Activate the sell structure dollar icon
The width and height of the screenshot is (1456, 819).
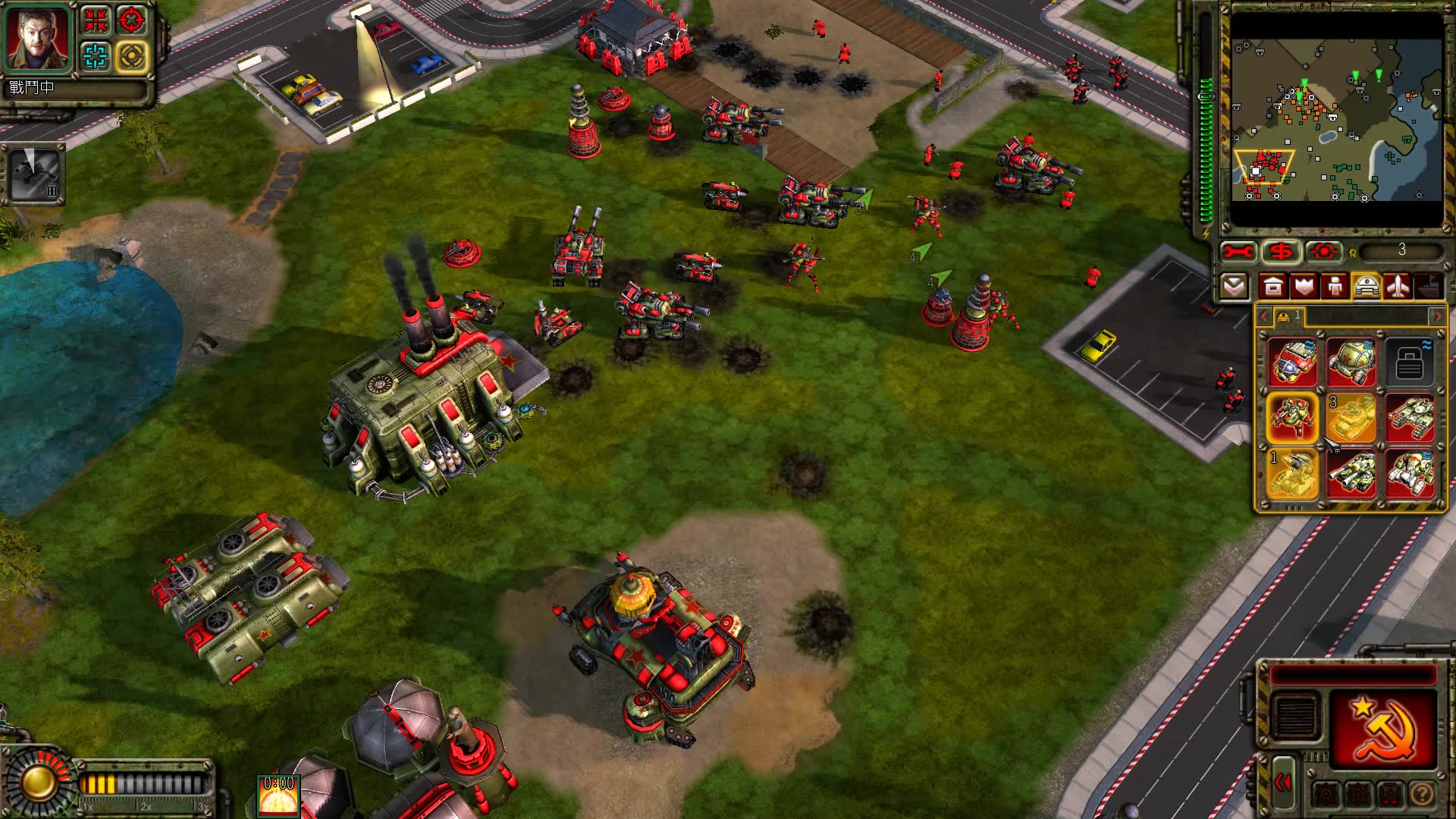(1282, 252)
